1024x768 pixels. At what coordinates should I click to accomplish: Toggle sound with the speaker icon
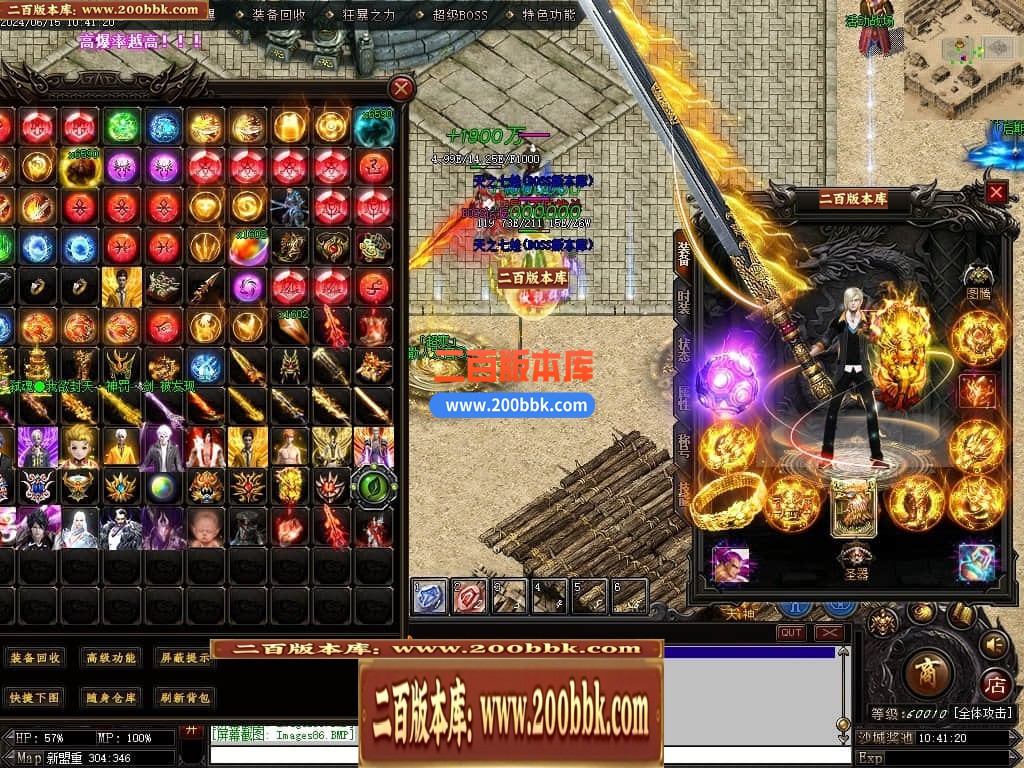coord(993,646)
